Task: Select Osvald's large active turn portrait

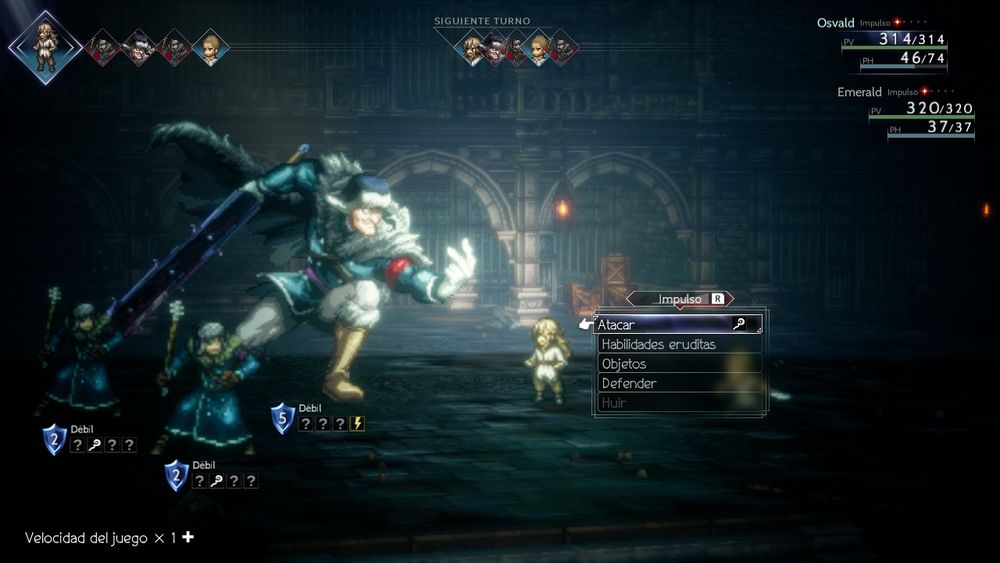Action: [45, 45]
